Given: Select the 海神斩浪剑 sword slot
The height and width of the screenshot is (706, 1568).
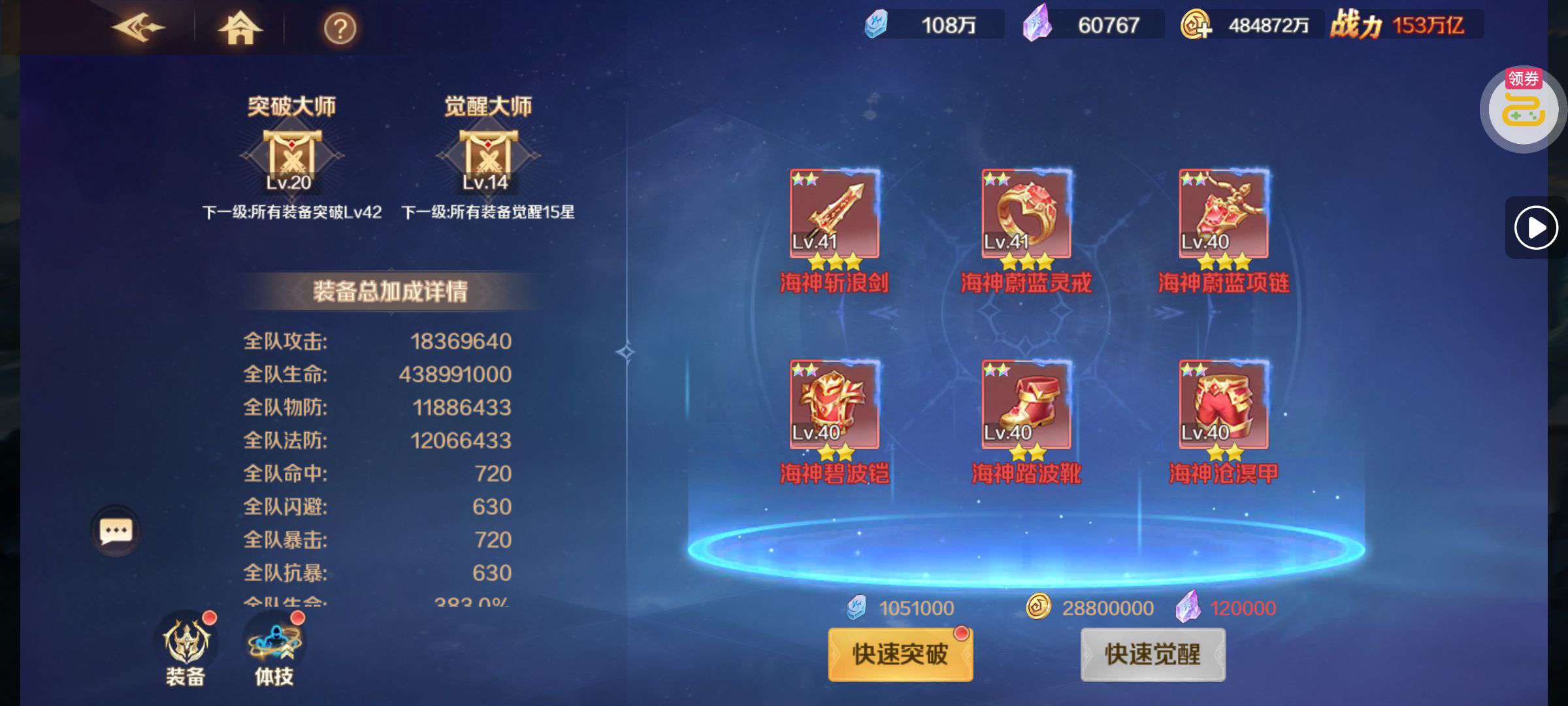Looking at the screenshot, I should pos(834,214).
